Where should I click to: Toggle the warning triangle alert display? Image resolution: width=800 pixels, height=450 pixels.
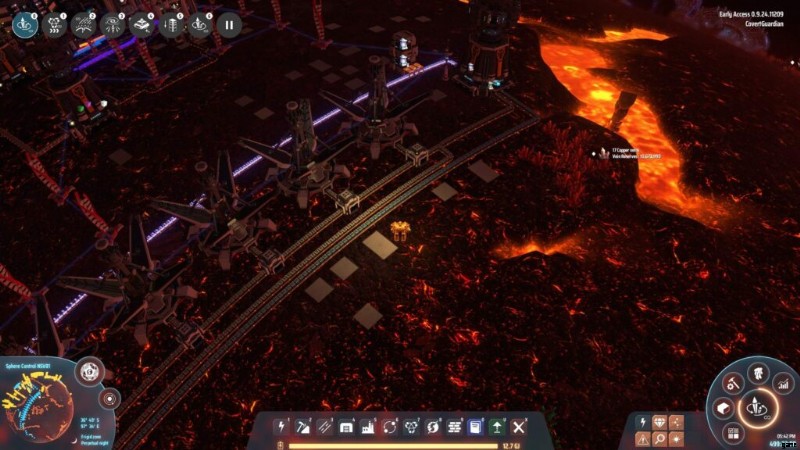[641, 439]
